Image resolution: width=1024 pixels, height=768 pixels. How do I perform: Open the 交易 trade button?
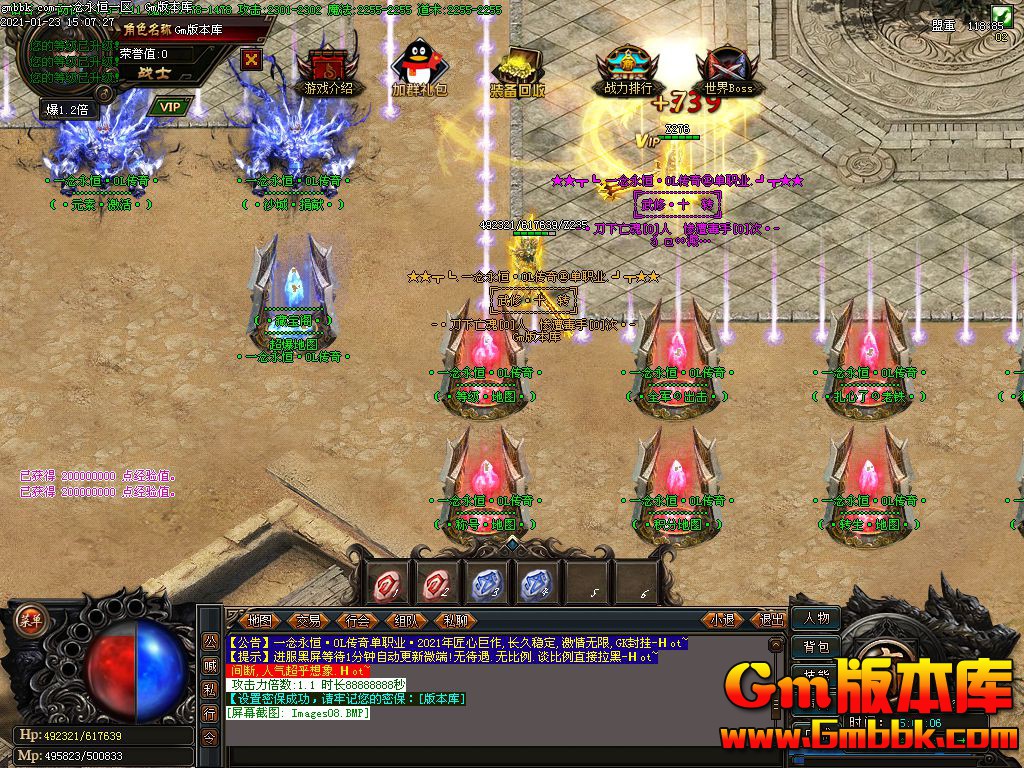[308, 620]
